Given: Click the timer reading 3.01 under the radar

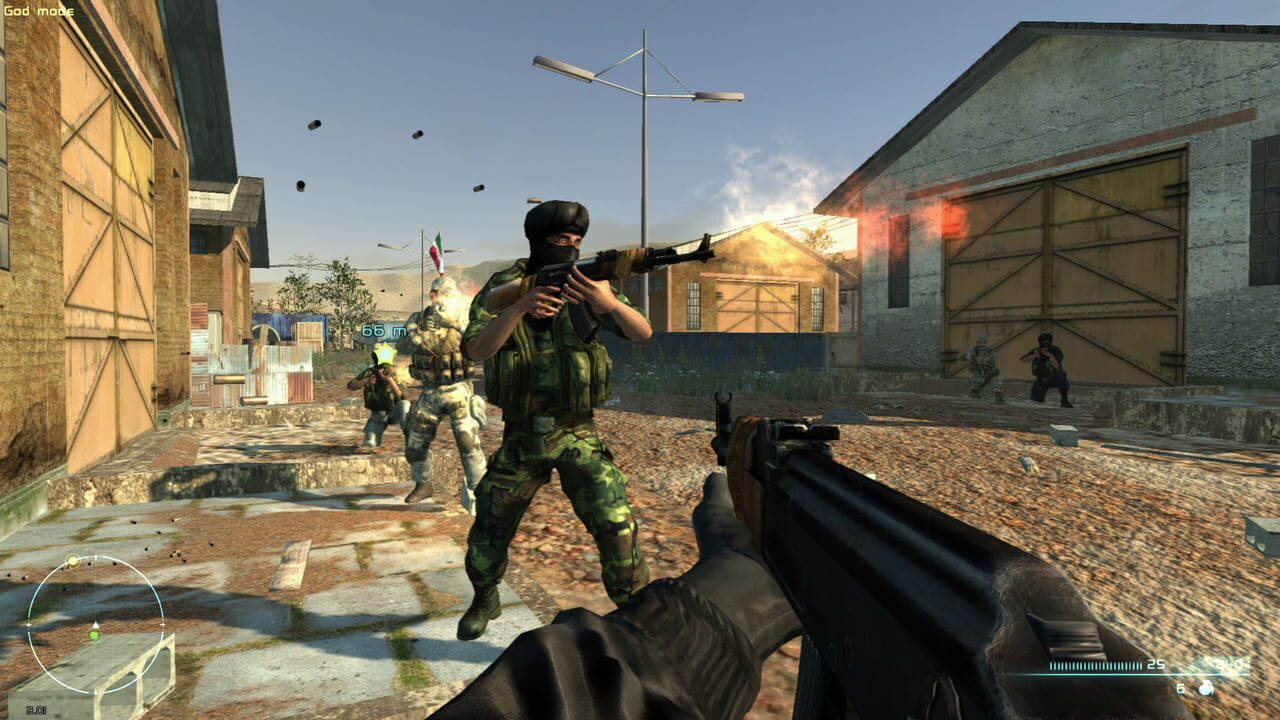Looking at the screenshot, I should coord(36,709).
